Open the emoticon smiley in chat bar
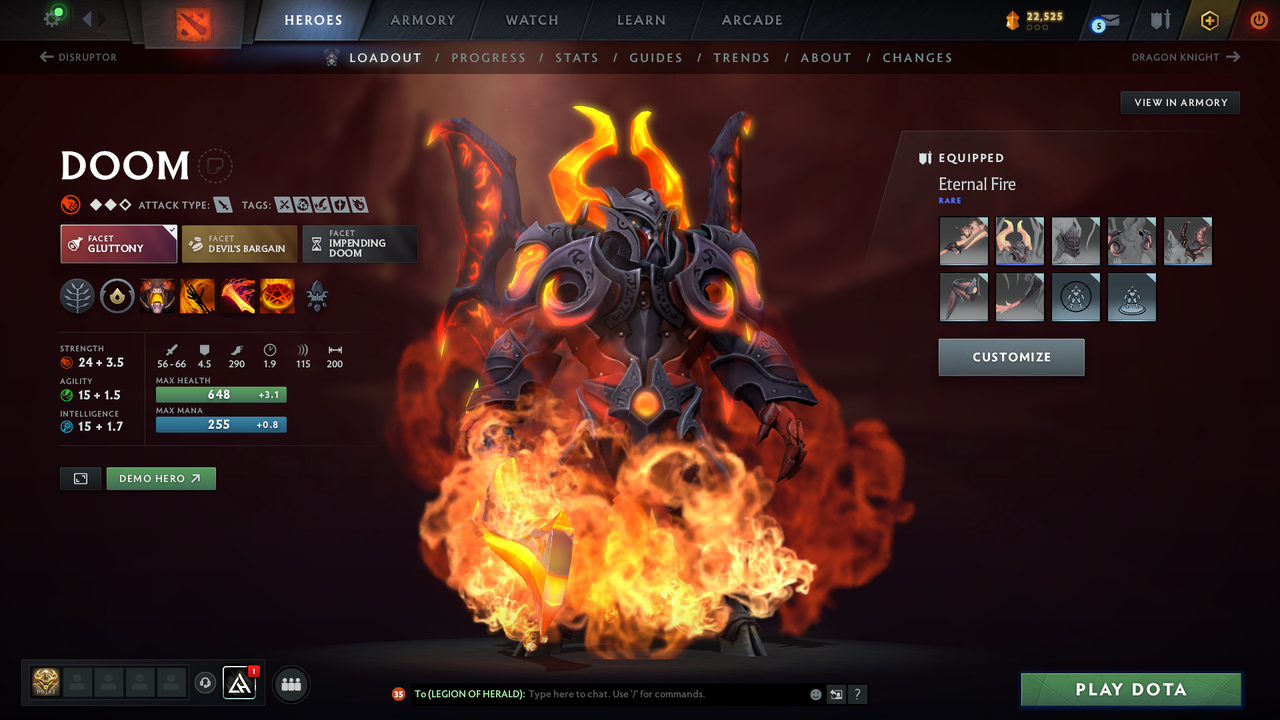1280x720 pixels. (814, 694)
